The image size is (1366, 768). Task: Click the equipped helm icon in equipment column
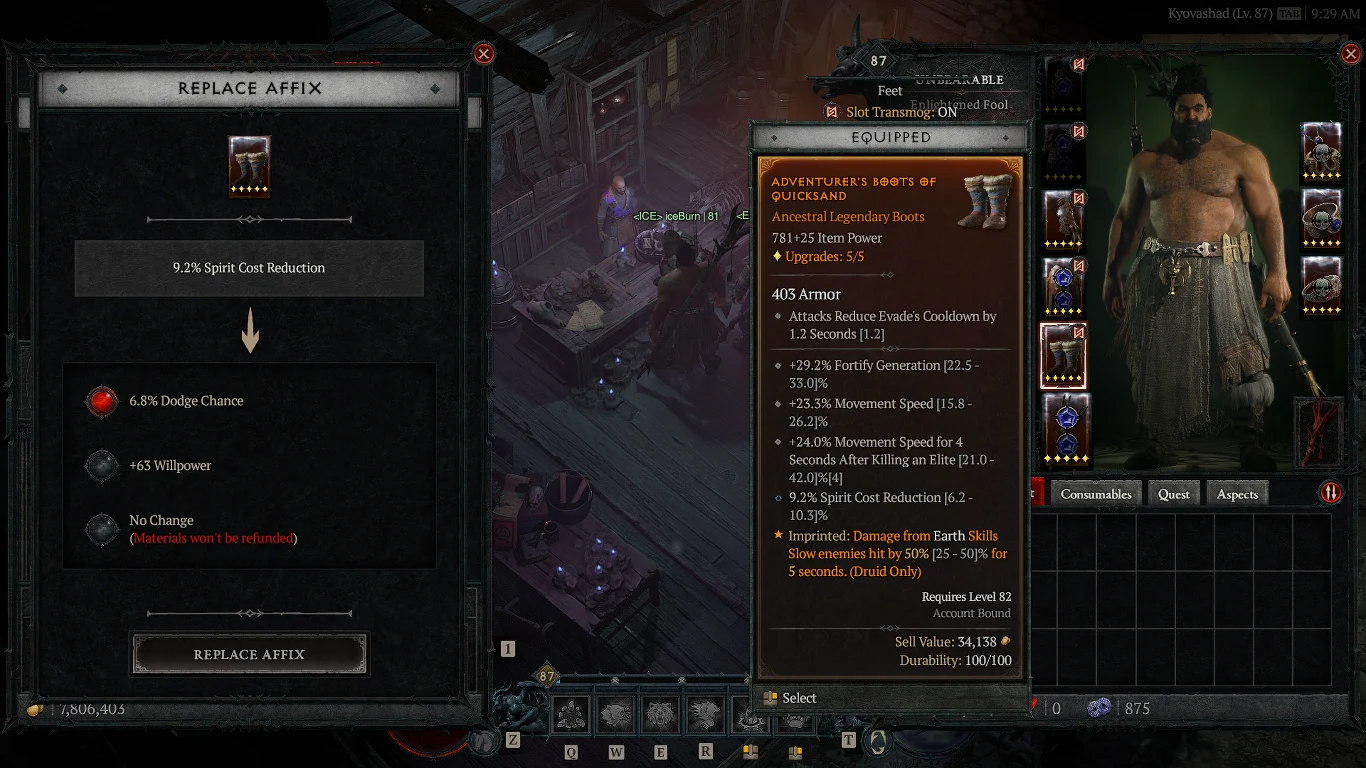pos(1063,85)
